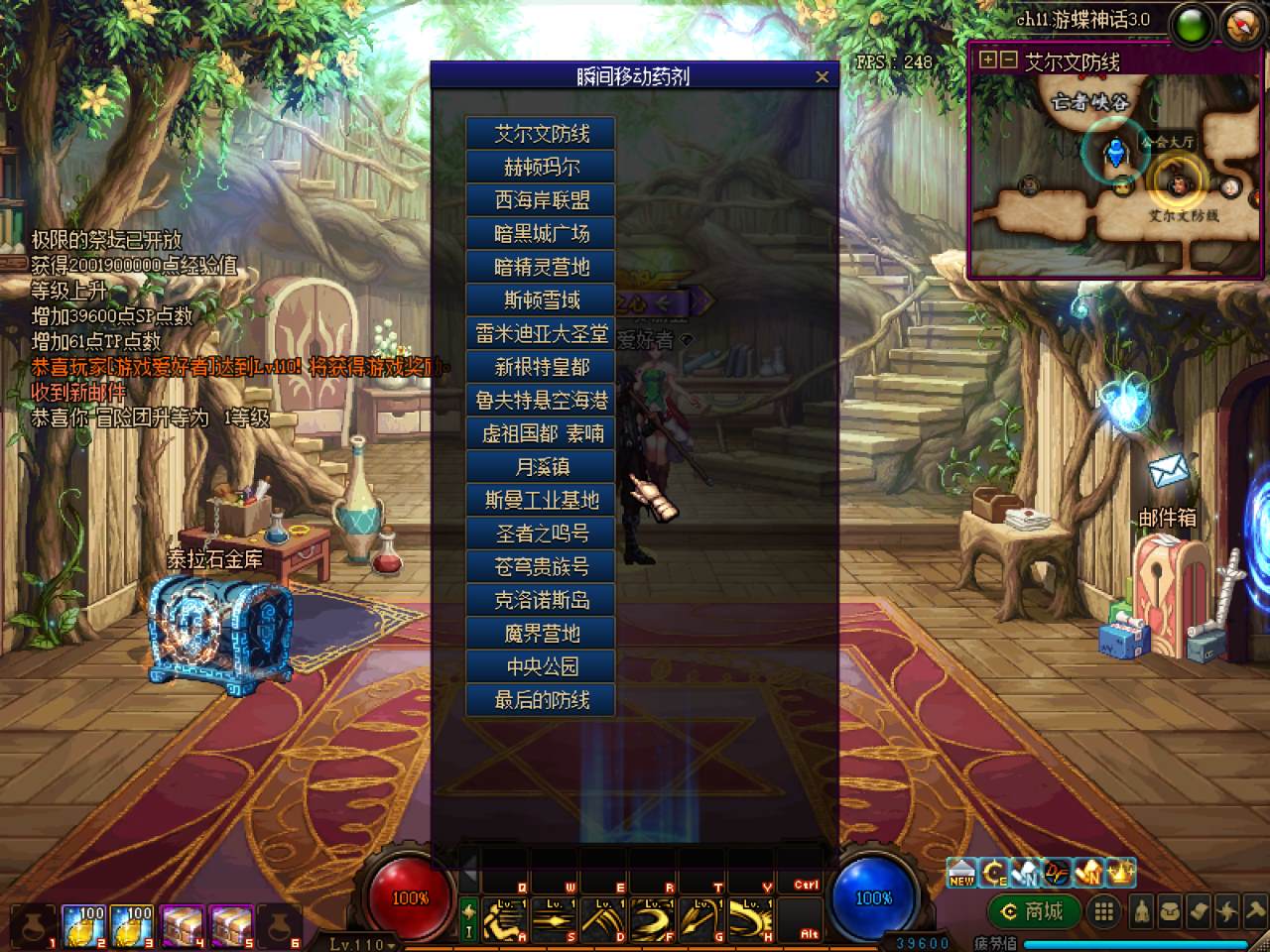Select 斯曼工业基地
1270x952 pixels.
point(541,501)
